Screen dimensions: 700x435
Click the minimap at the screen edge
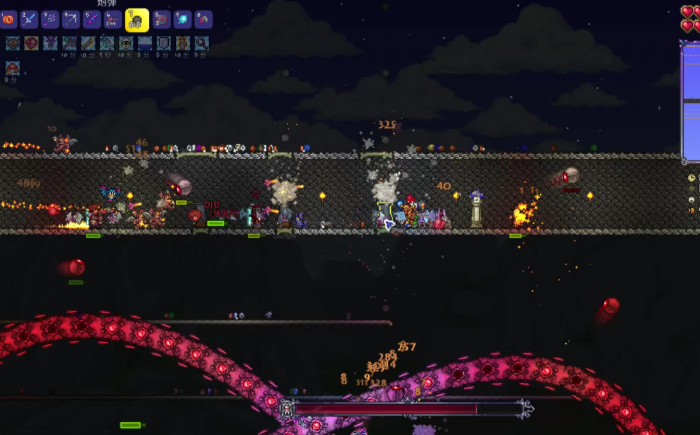pyautogui.click(x=691, y=100)
